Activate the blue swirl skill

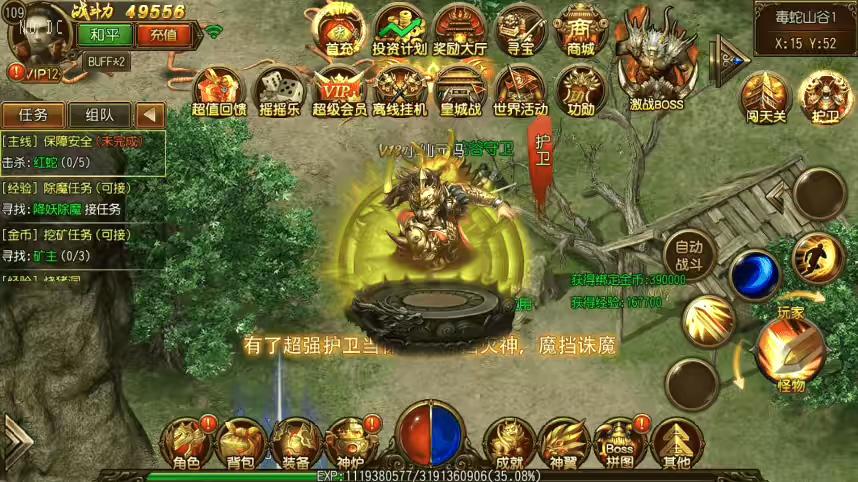click(755, 274)
